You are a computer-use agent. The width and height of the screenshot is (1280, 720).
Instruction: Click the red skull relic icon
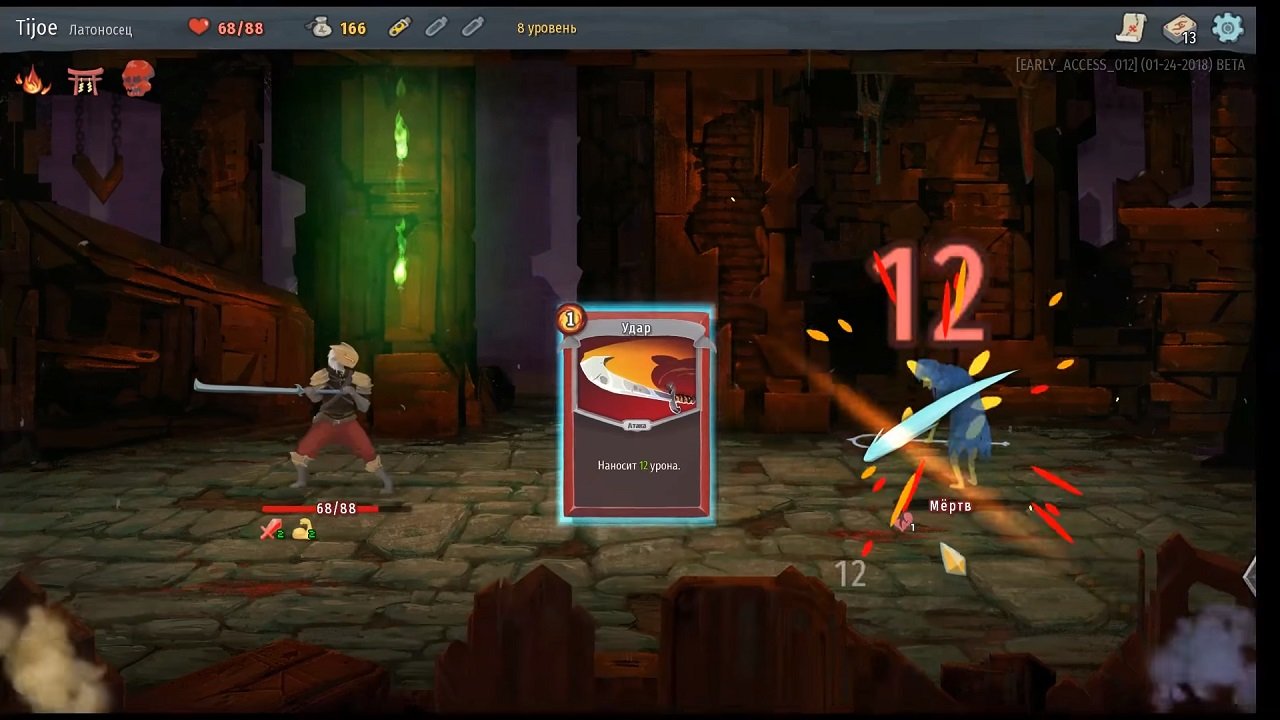(138, 78)
